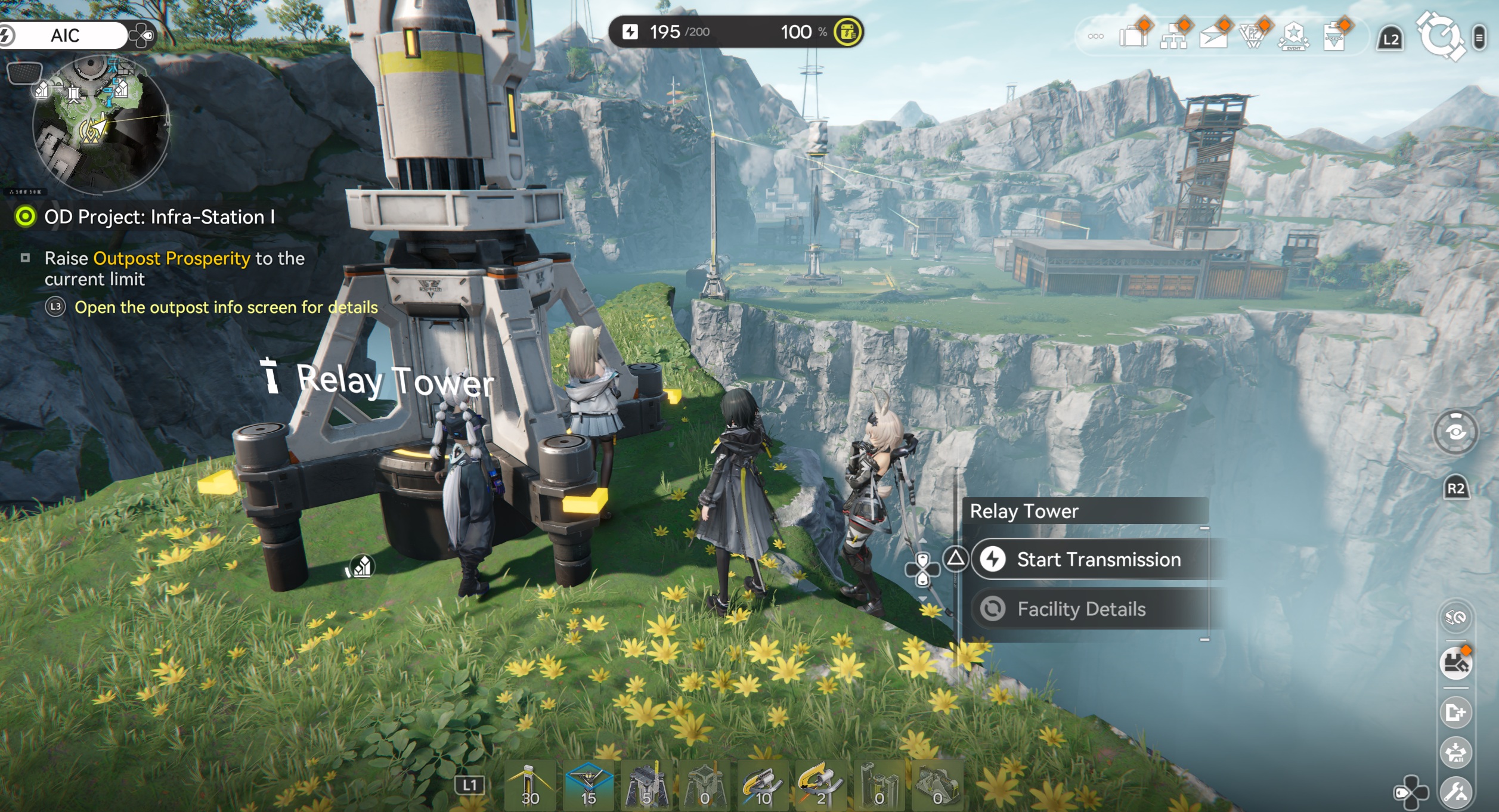Click the blueprint add icon with plus sign
Viewport: 1499px width, 812px height.
[1455, 712]
